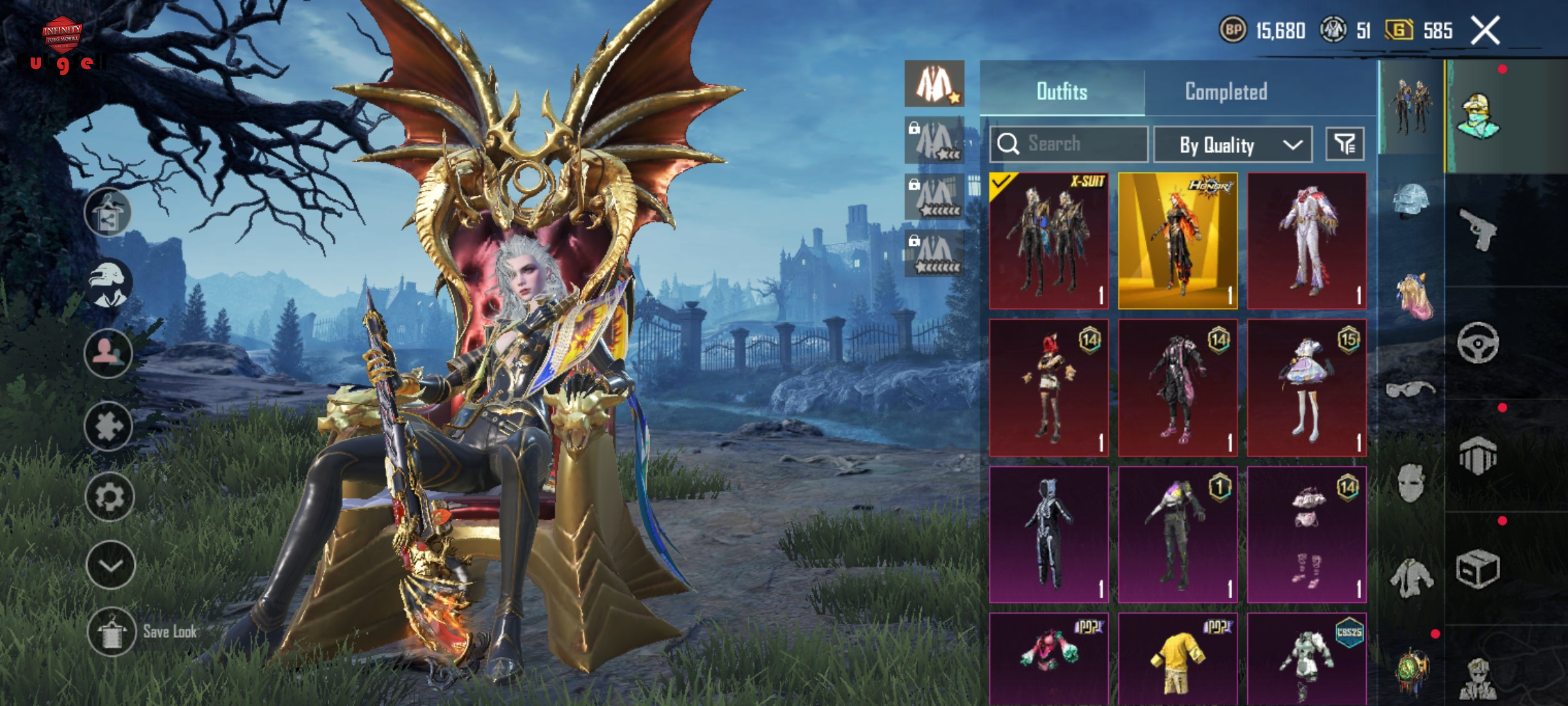Share the character via share icon
The height and width of the screenshot is (706, 1568).
click(x=108, y=212)
